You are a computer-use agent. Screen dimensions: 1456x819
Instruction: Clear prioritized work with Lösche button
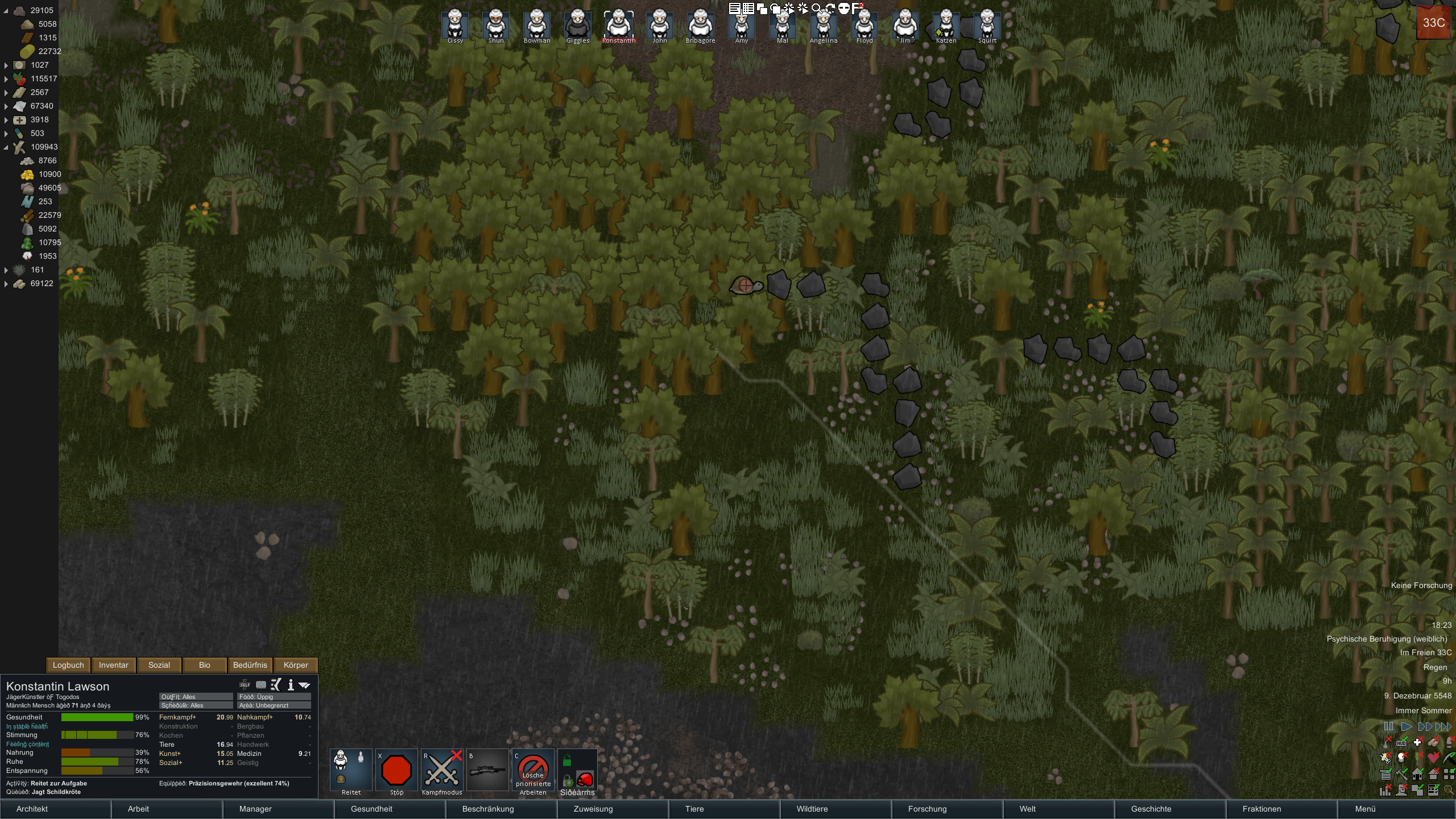click(x=533, y=771)
